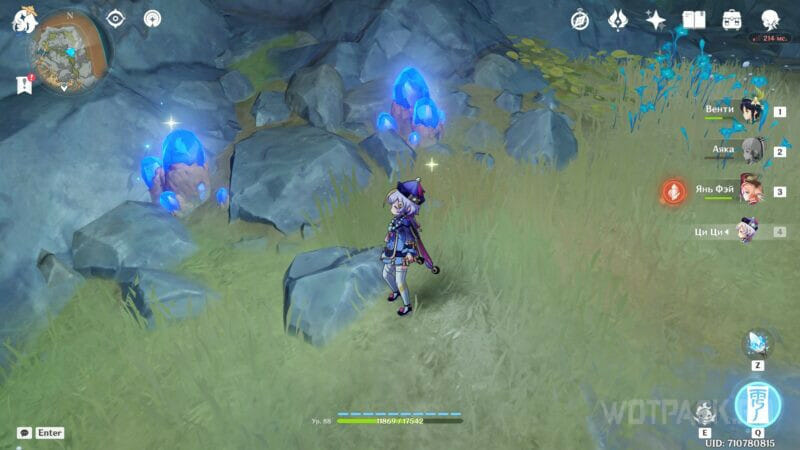Open the Paimon menu

[x=23, y=19]
